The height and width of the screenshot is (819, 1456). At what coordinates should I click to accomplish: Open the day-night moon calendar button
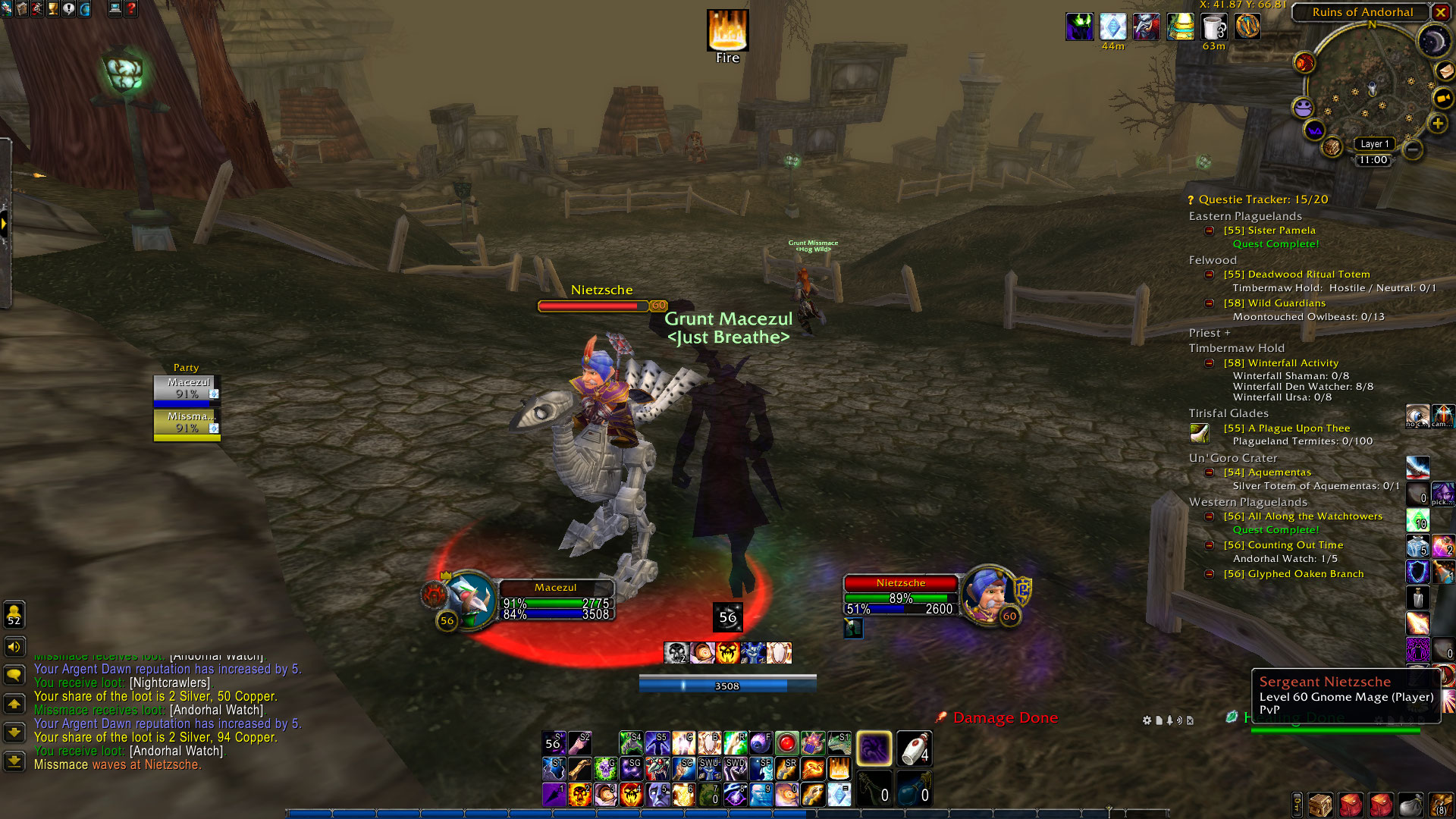click(1433, 42)
